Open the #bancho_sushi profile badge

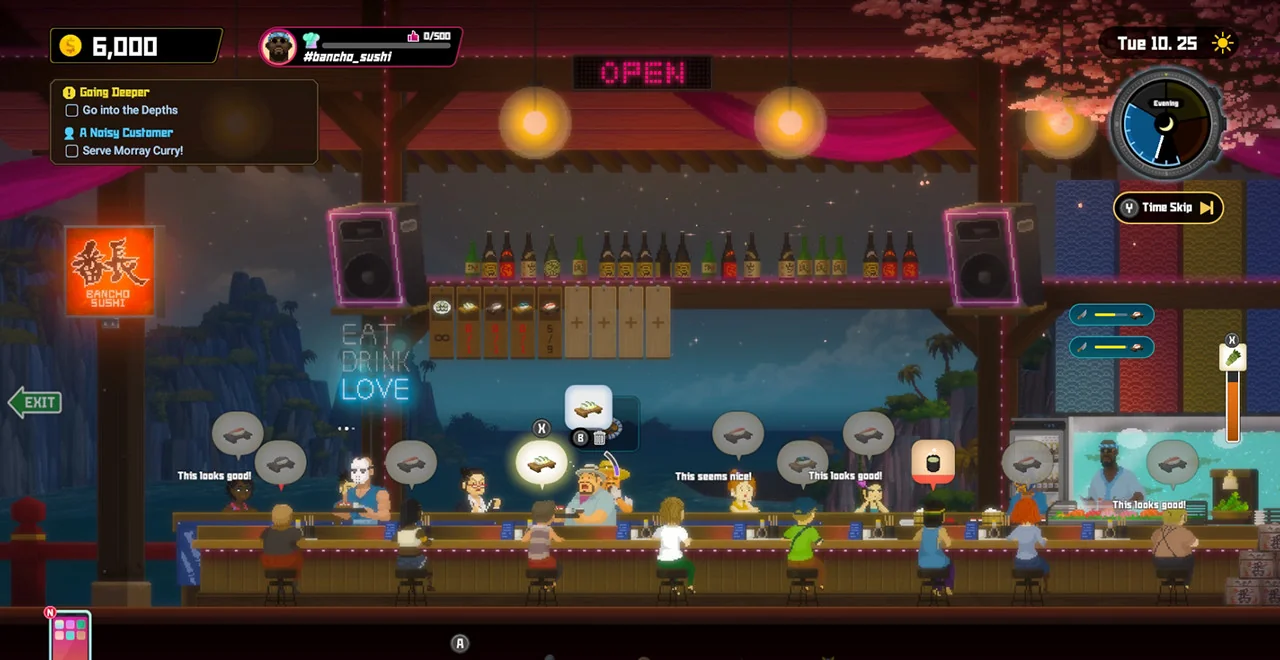[360, 47]
